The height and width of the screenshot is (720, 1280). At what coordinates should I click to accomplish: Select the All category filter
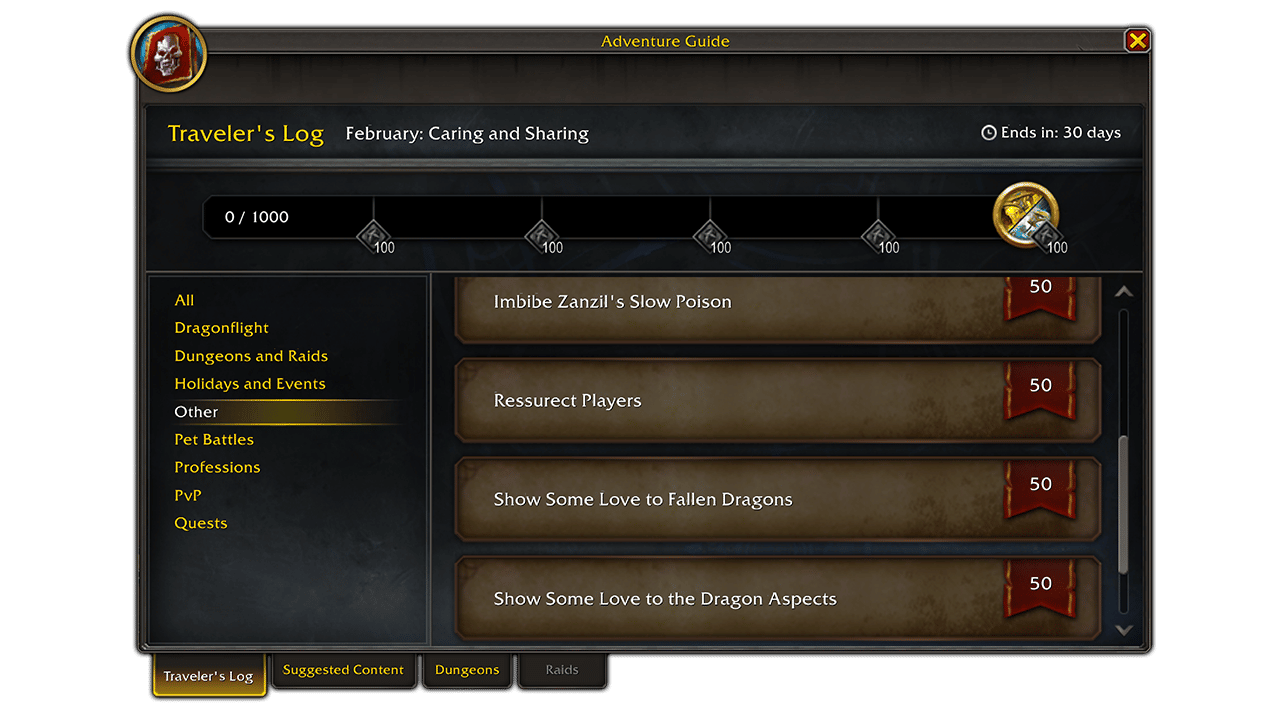184,299
